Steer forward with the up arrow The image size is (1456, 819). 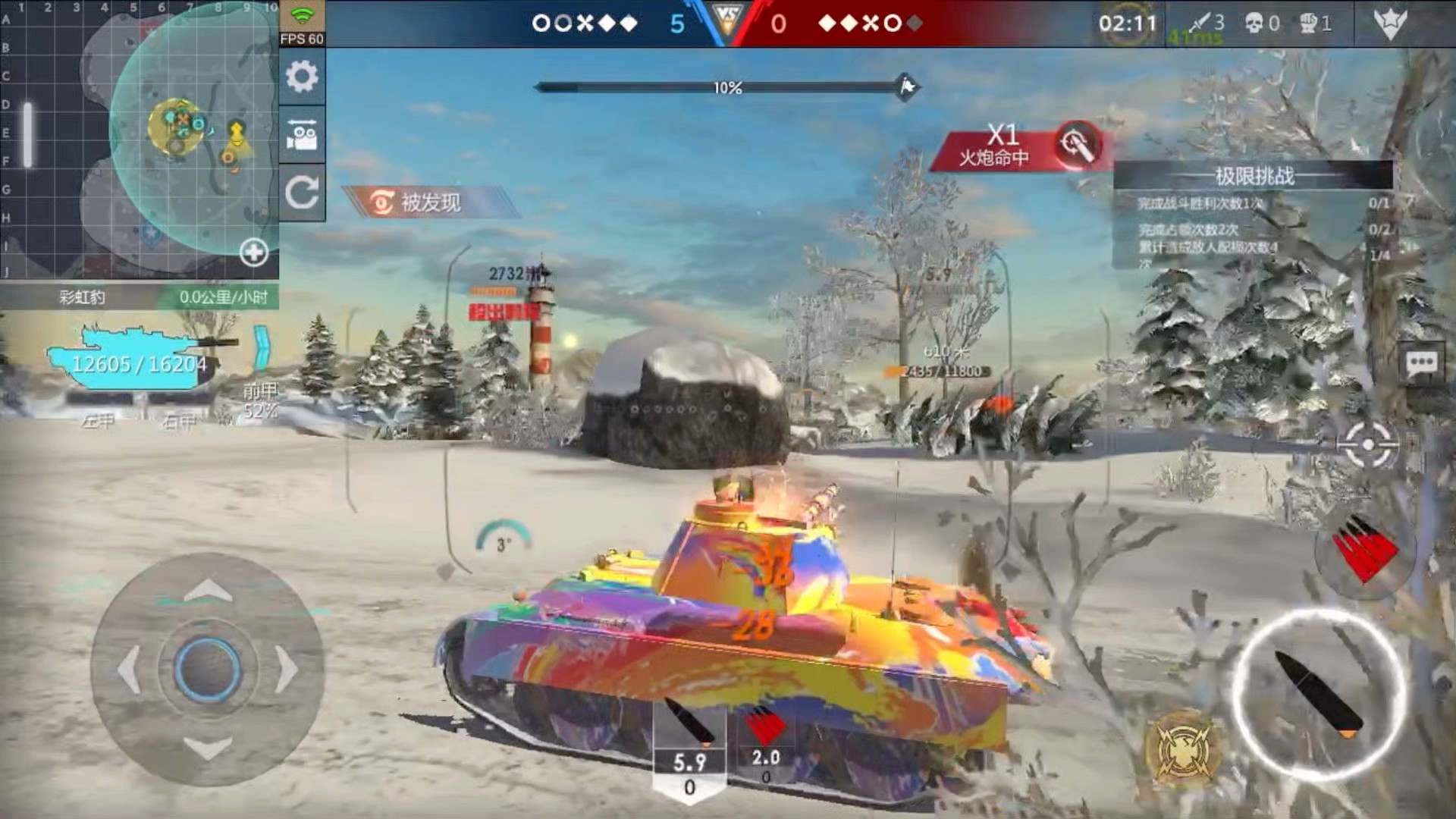tap(208, 589)
